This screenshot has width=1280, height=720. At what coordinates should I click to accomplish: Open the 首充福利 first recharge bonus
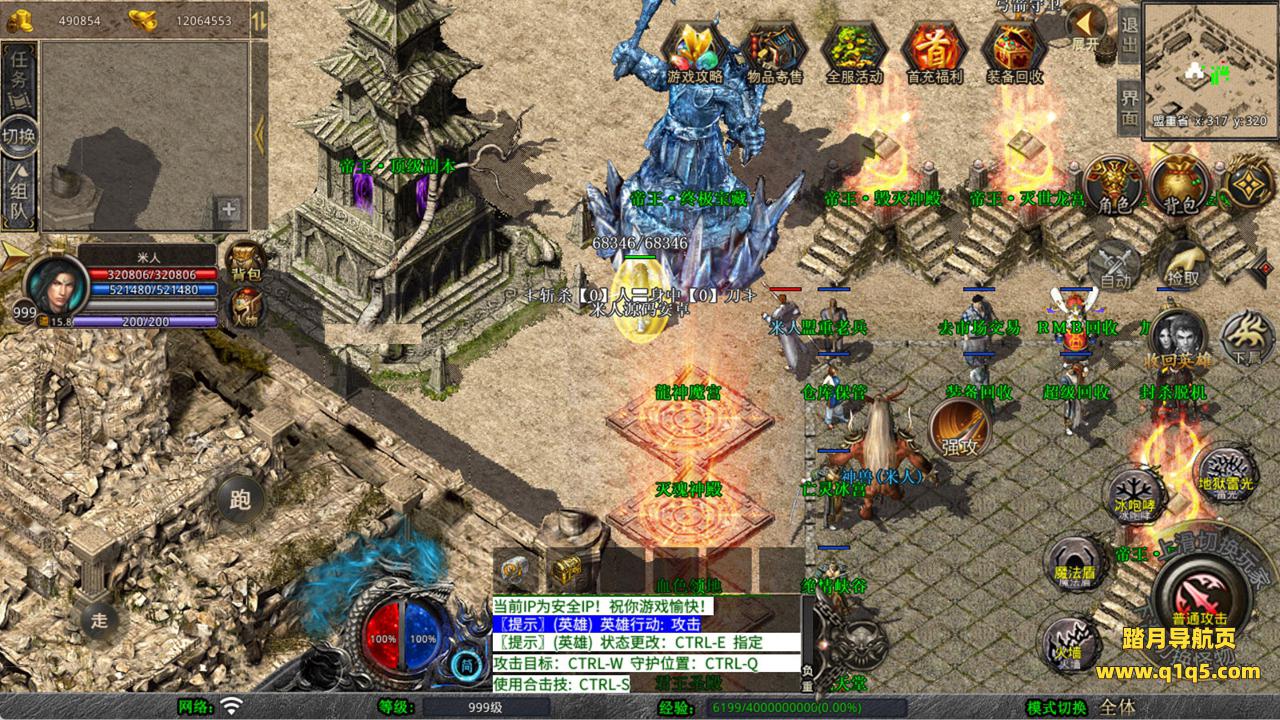pyautogui.click(x=934, y=48)
